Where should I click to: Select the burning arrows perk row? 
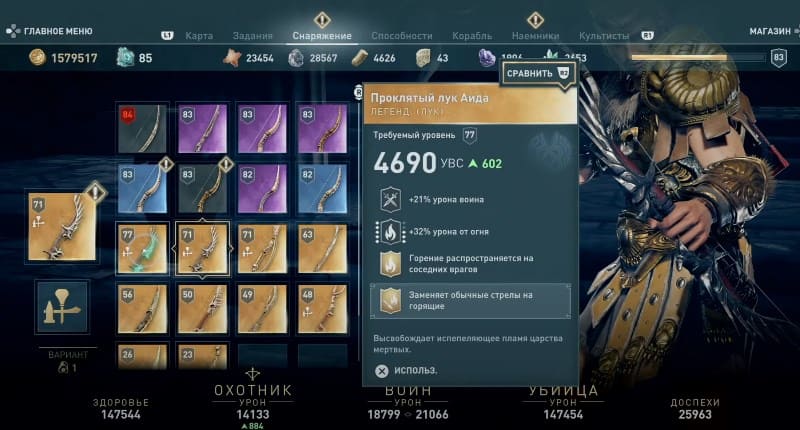tap(470, 301)
